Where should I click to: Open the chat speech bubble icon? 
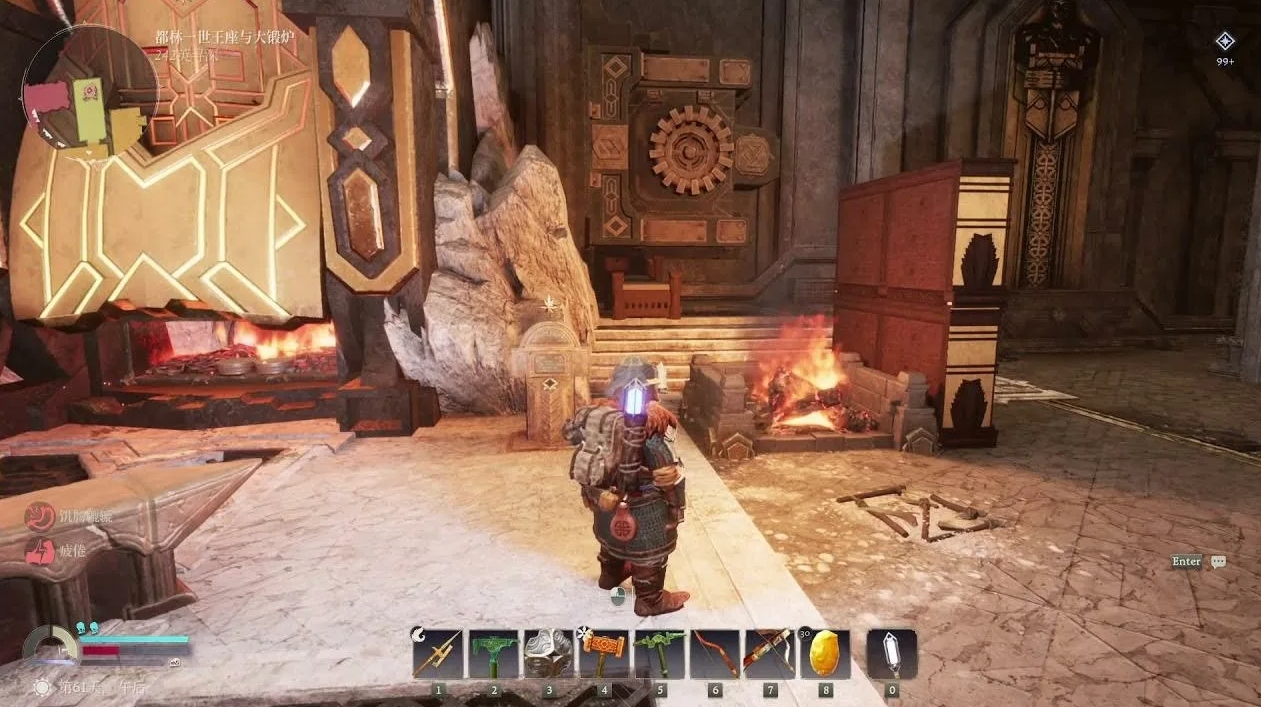click(x=1218, y=562)
